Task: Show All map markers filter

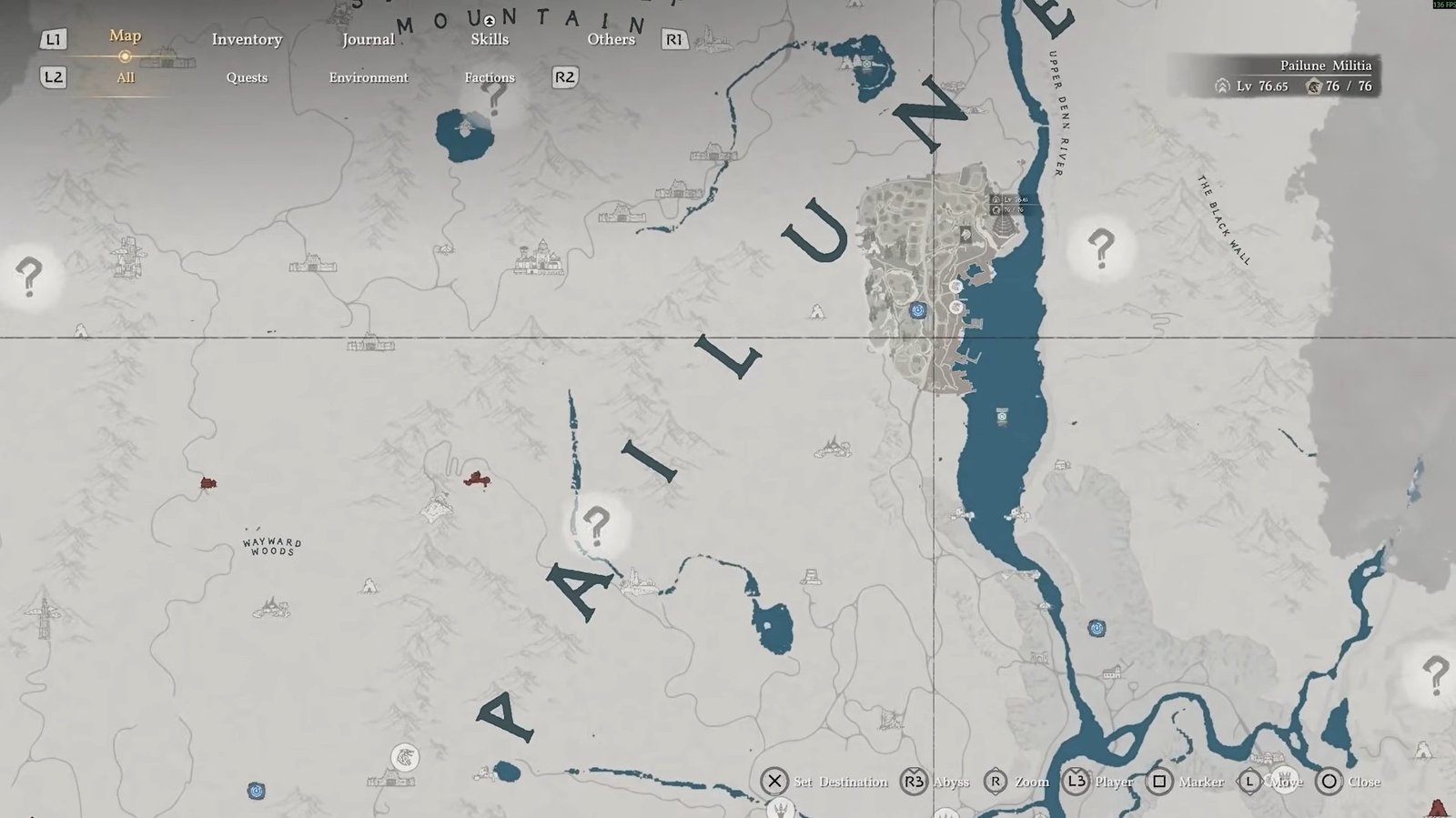Action: click(x=126, y=77)
